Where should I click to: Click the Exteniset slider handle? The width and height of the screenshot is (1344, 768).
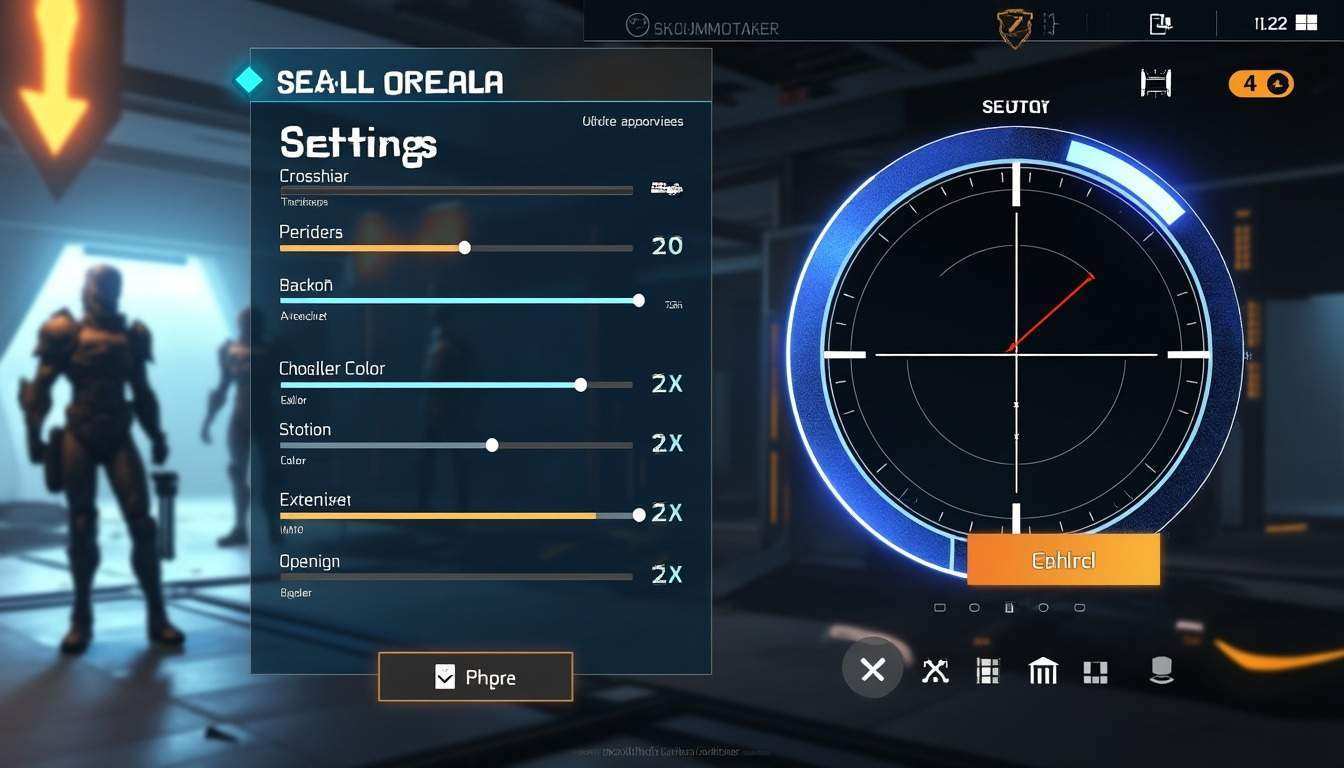point(639,515)
